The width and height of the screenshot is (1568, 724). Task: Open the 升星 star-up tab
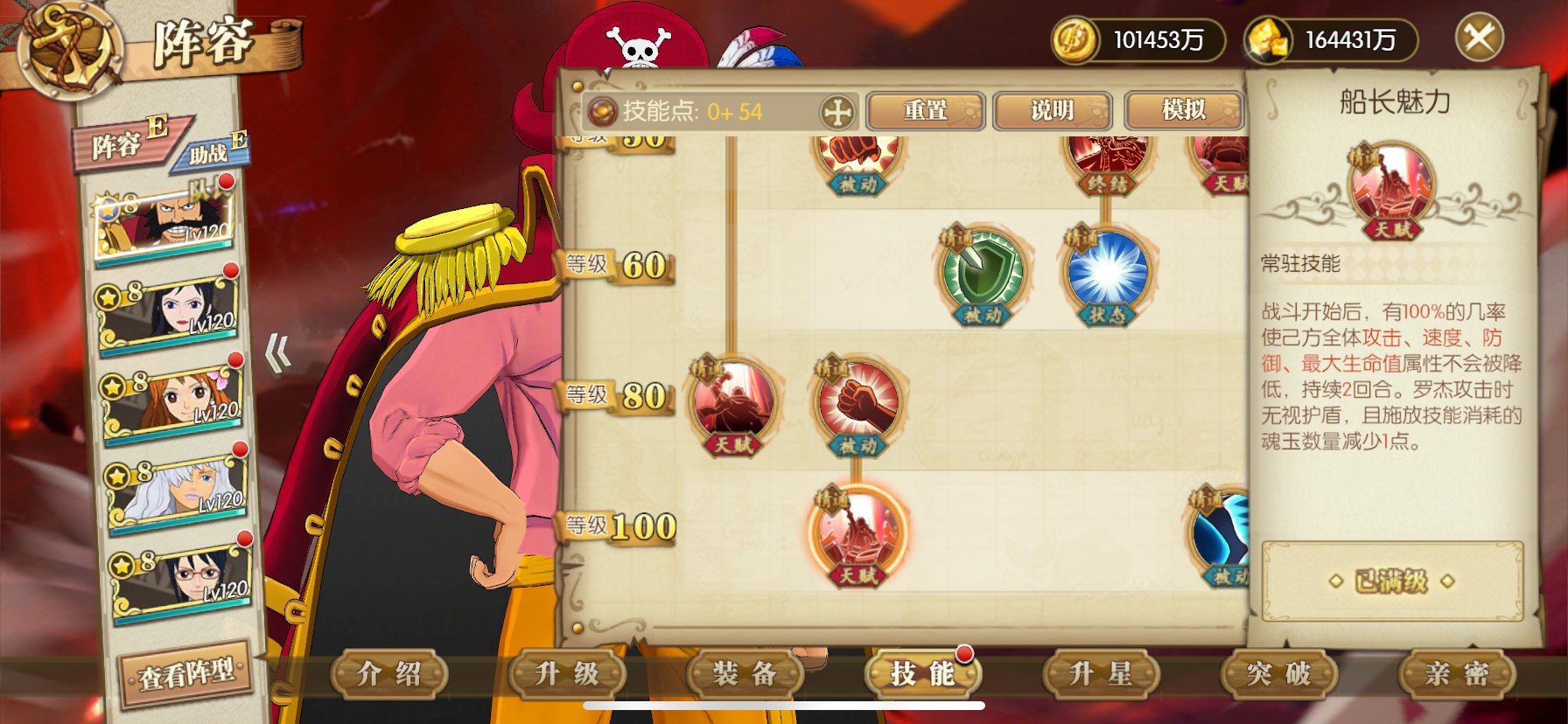(1101, 674)
